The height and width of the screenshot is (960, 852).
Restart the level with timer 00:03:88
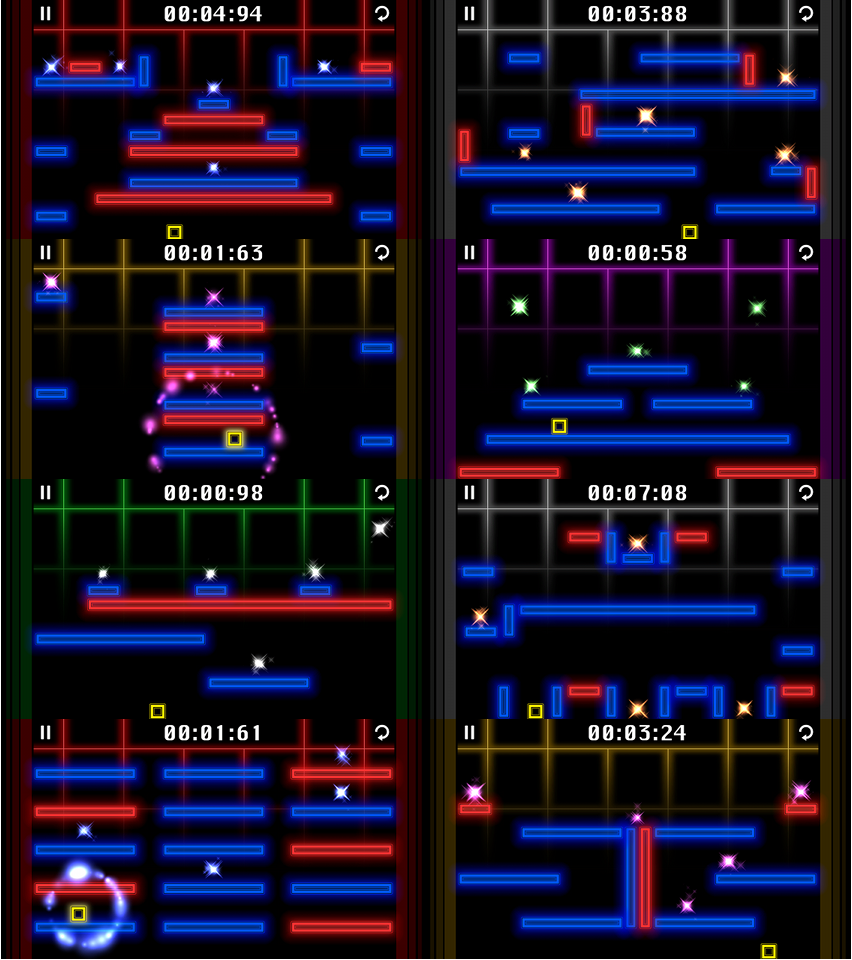coord(806,13)
